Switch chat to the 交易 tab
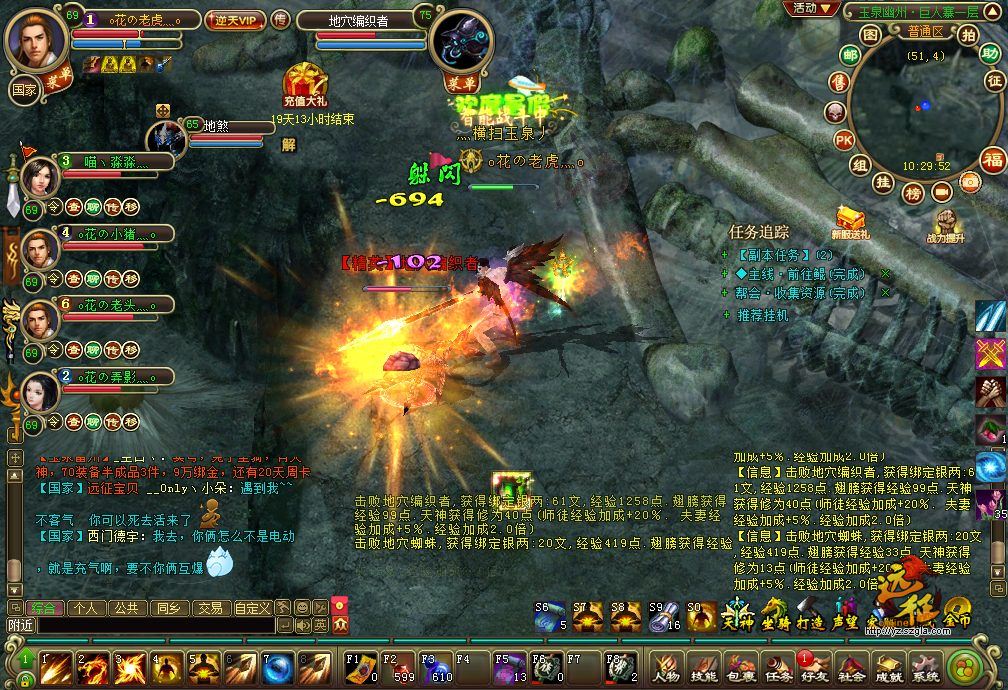Viewport: 1008px width, 690px height. [208, 607]
